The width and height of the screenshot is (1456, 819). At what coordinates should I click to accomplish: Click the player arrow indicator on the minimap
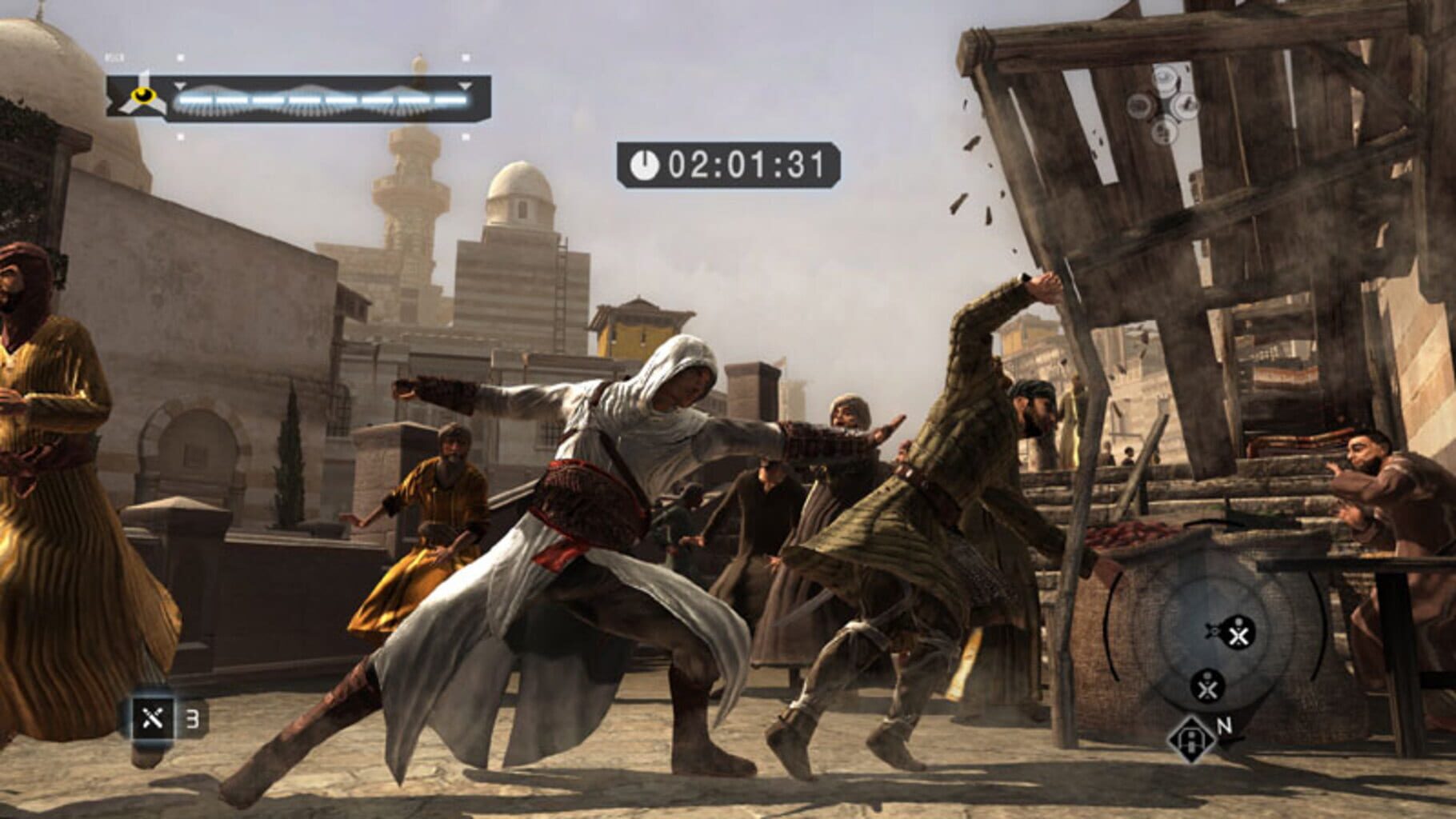pyautogui.click(x=1212, y=630)
